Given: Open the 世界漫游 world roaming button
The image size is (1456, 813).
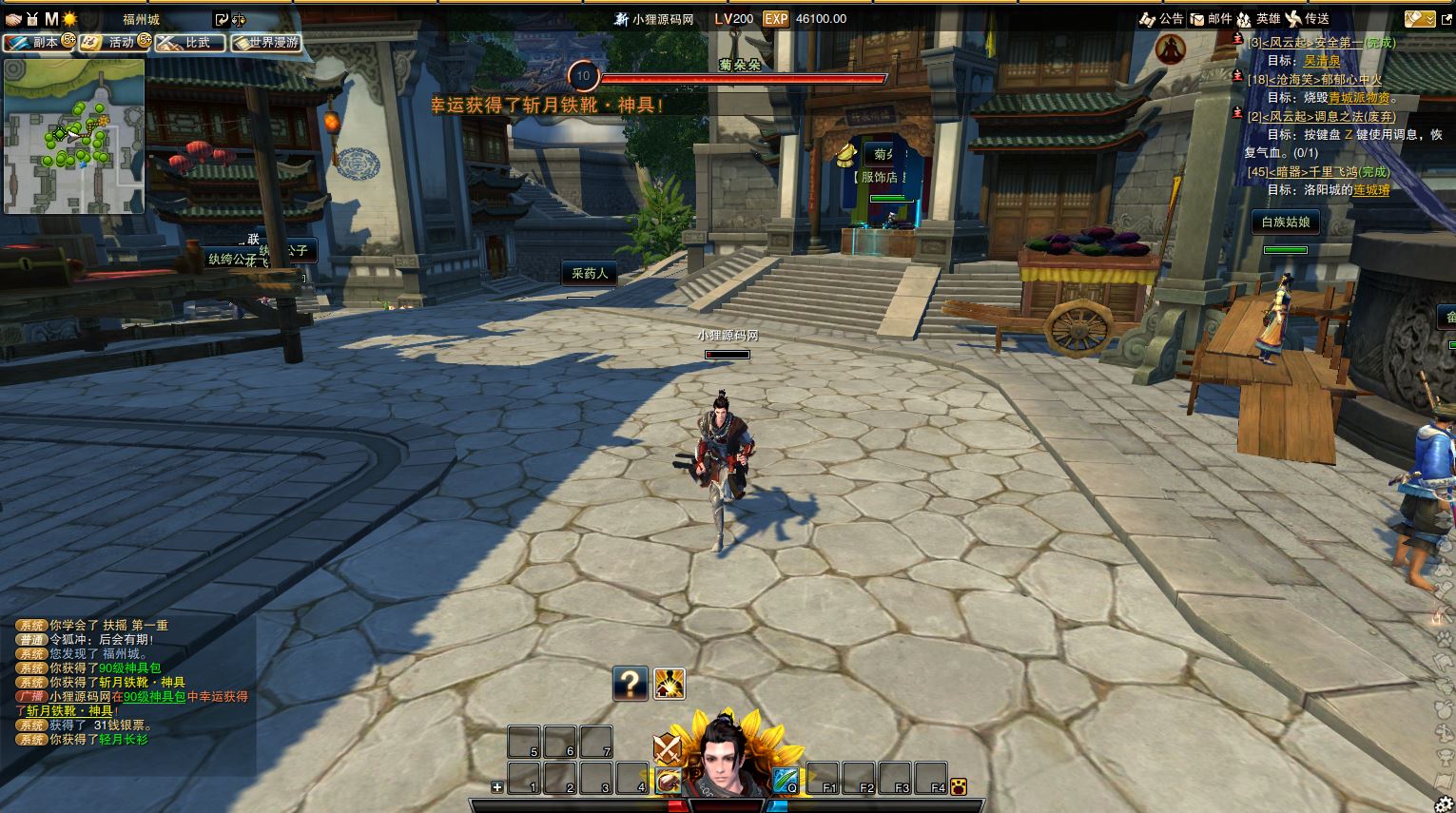Looking at the screenshot, I should point(266,43).
